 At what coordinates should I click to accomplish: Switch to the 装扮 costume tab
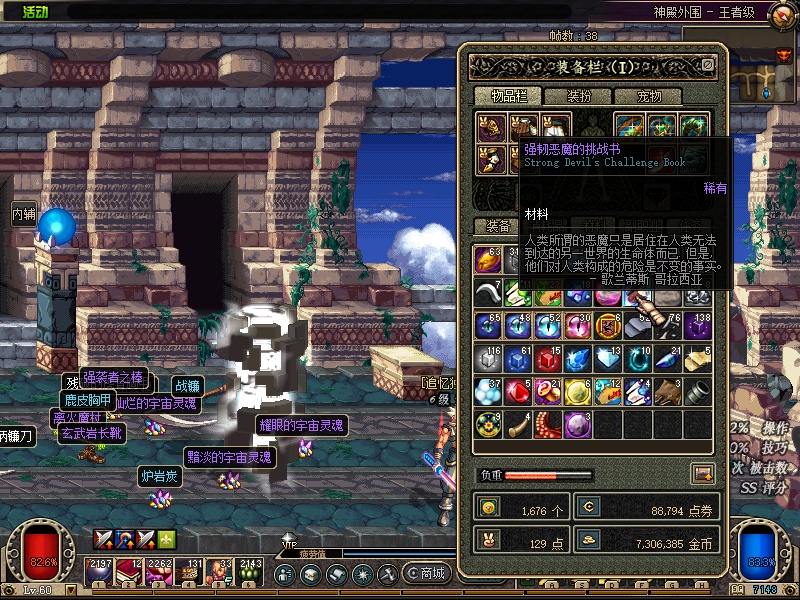(579, 97)
